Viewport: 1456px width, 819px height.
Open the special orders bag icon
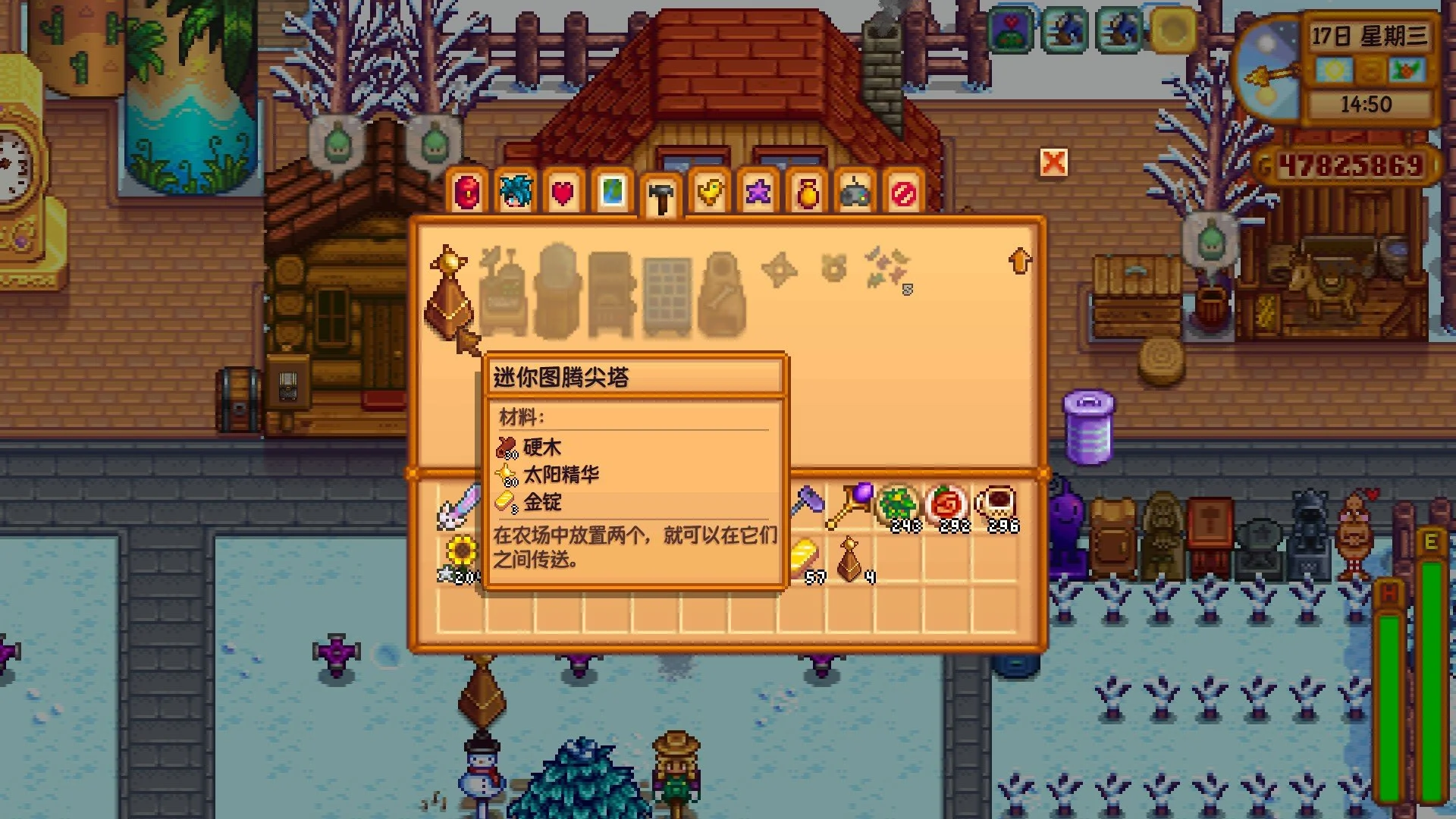pos(807,193)
